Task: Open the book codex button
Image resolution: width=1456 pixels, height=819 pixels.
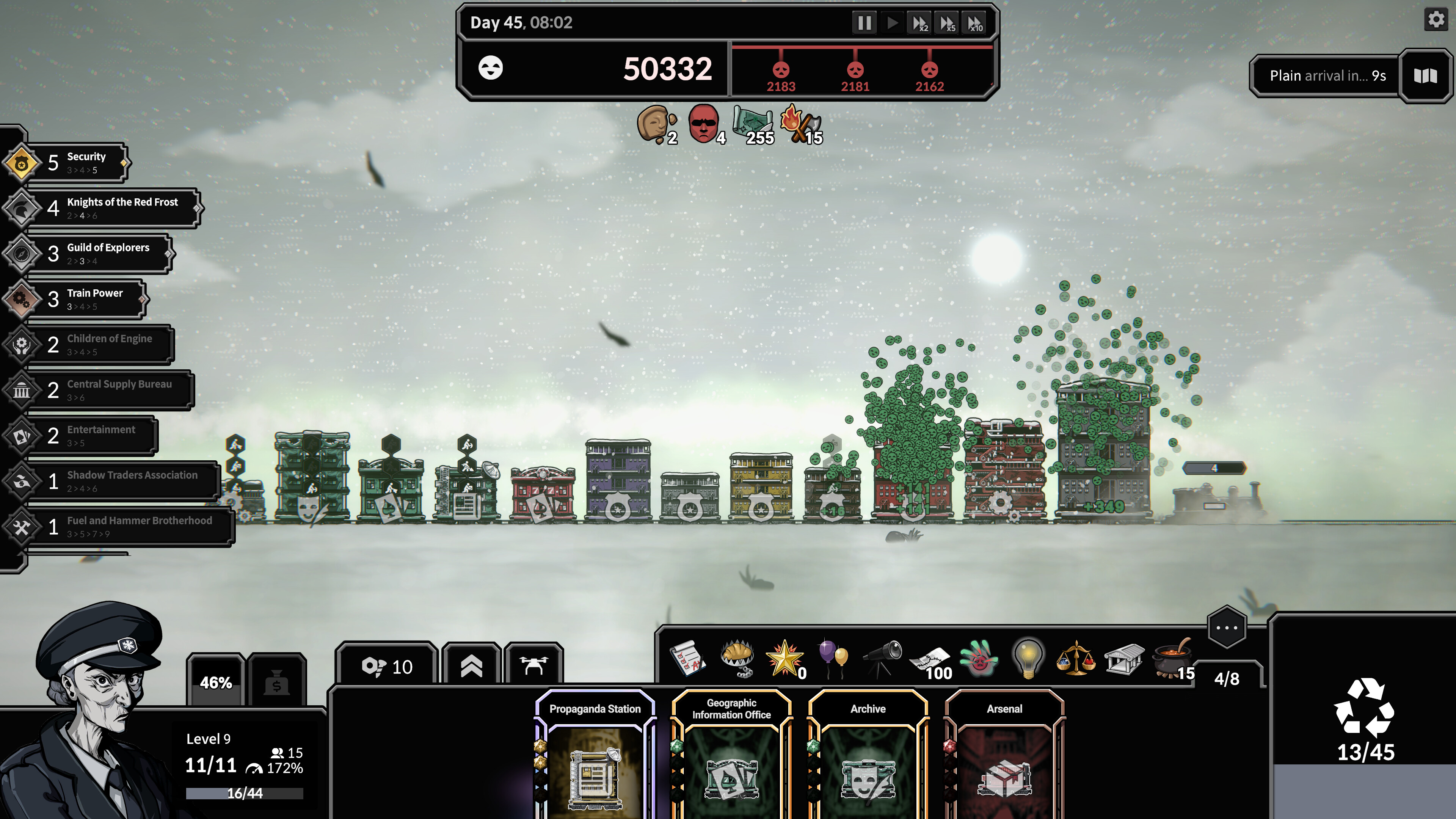Action: tap(1425, 76)
